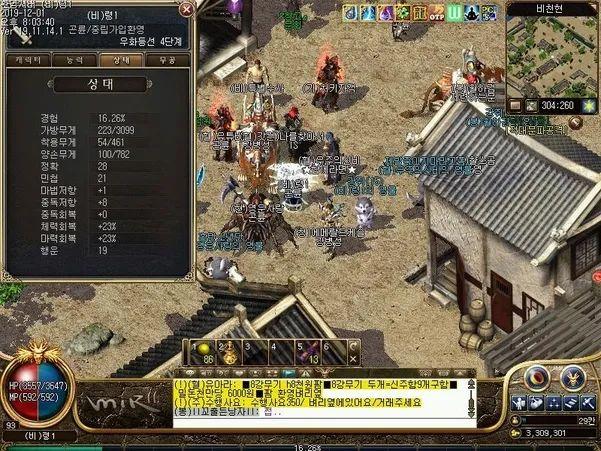Click the OTP buff icon
The width and height of the screenshot is (601, 451).
(x=437, y=13)
